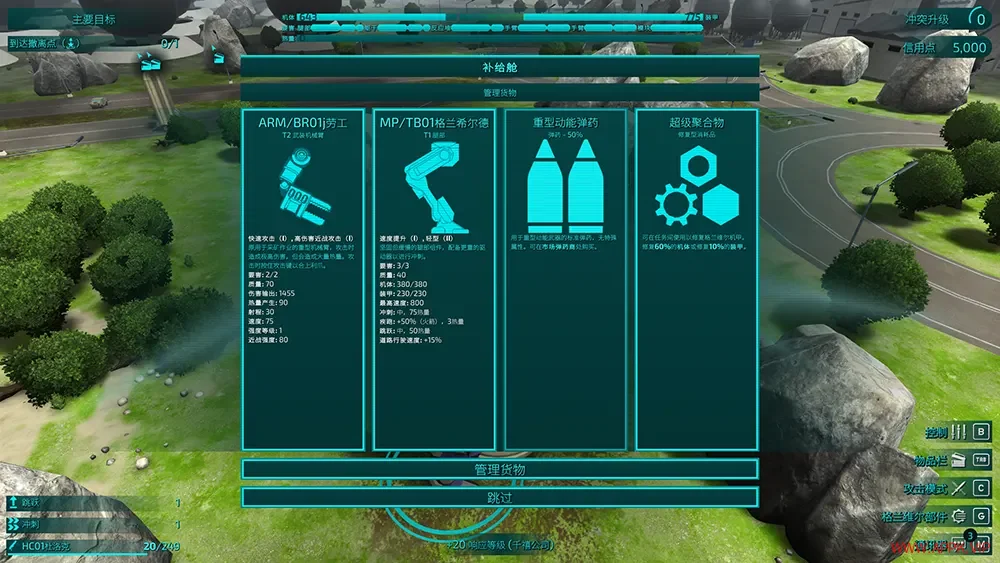Skip the supply pod with 跳过

coord(499,497)
